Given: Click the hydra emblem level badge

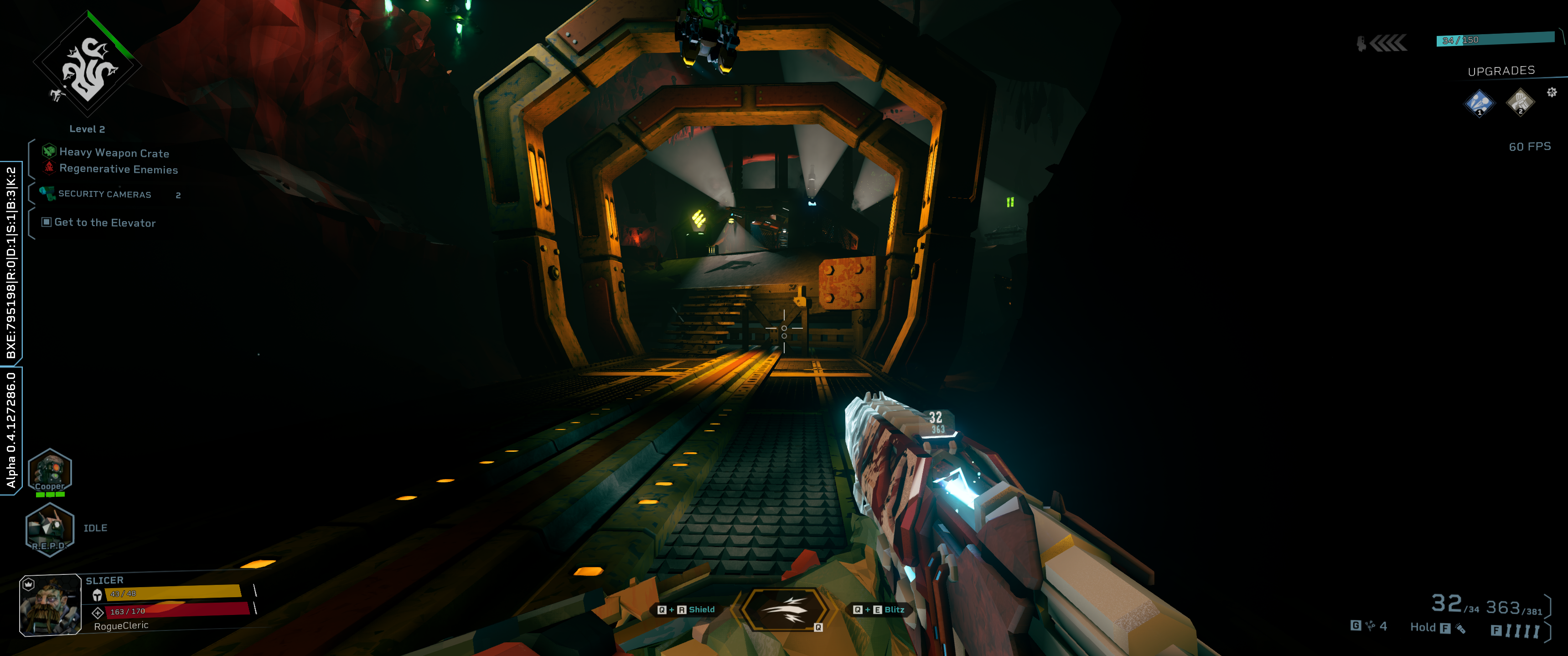Looking at the screenshot, I should tap(88, 65).
